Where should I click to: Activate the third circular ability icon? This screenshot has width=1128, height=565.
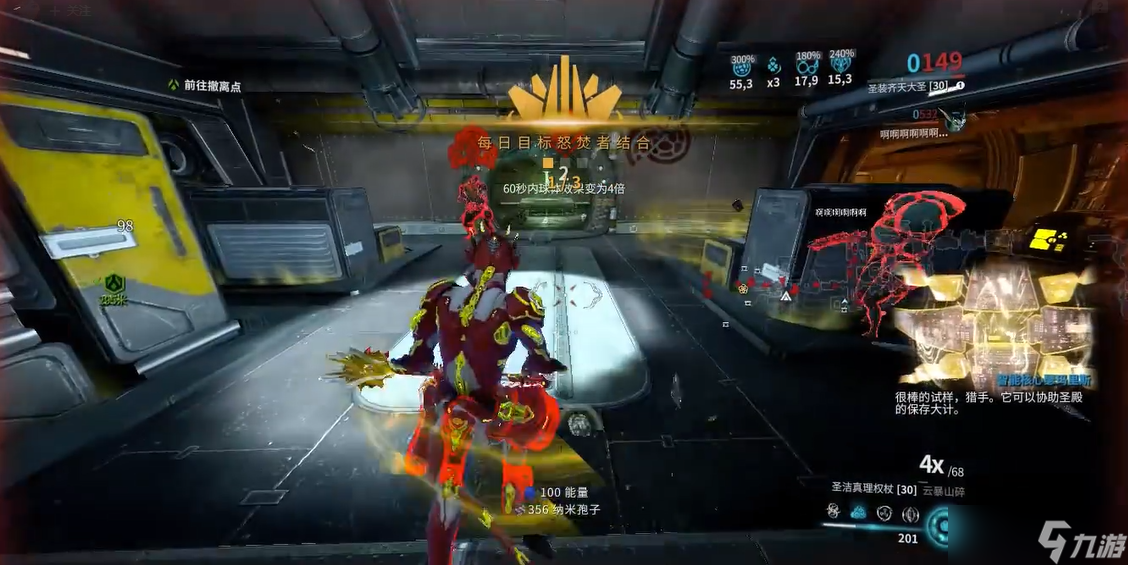(884, 513)
